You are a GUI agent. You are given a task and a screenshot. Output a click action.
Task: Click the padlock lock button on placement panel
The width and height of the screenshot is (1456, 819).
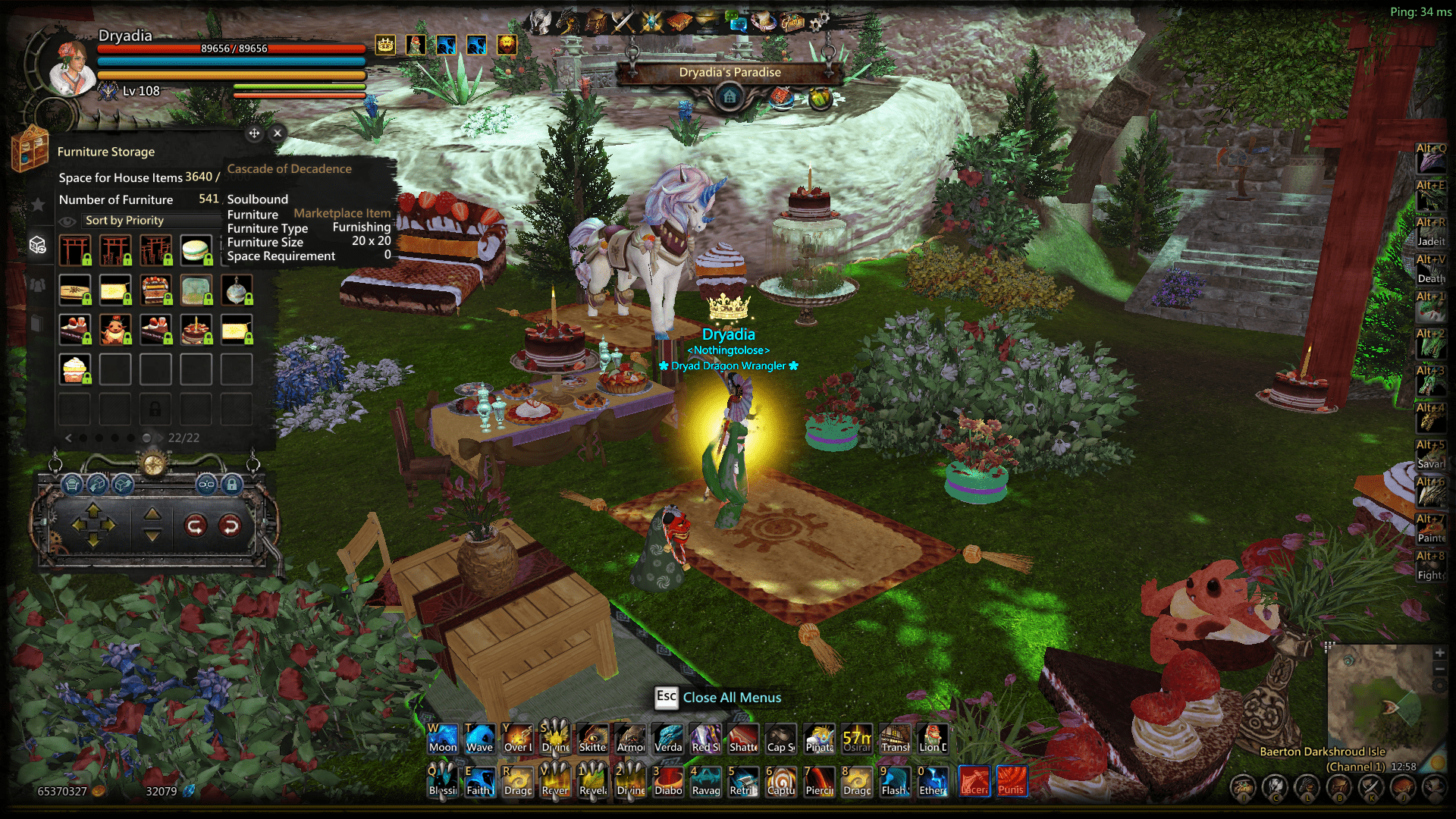coord(232,484)
